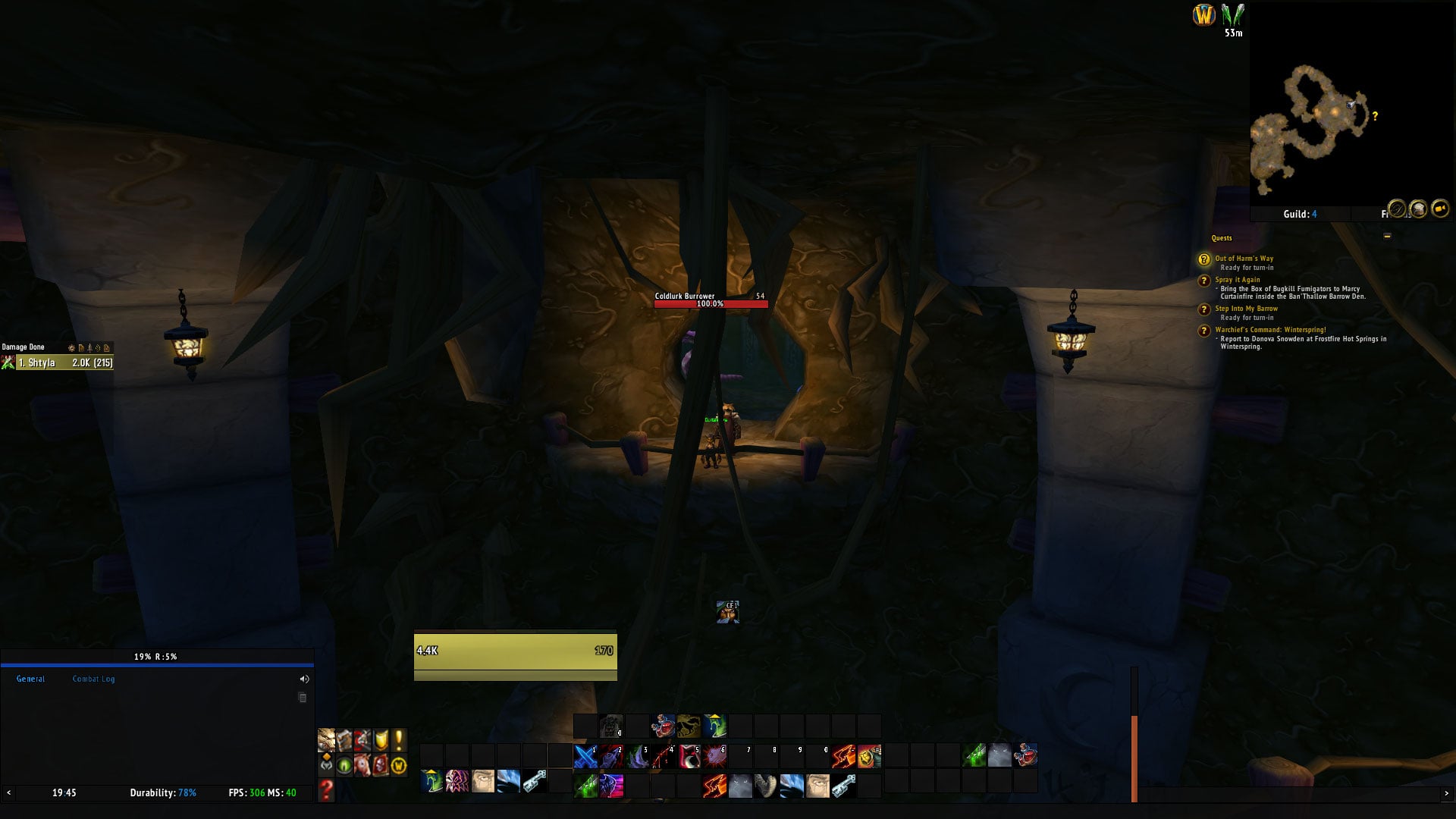Click the gold WoW logo icon above minimap
Screen dimensions: 1456x819
point(1203,14)
